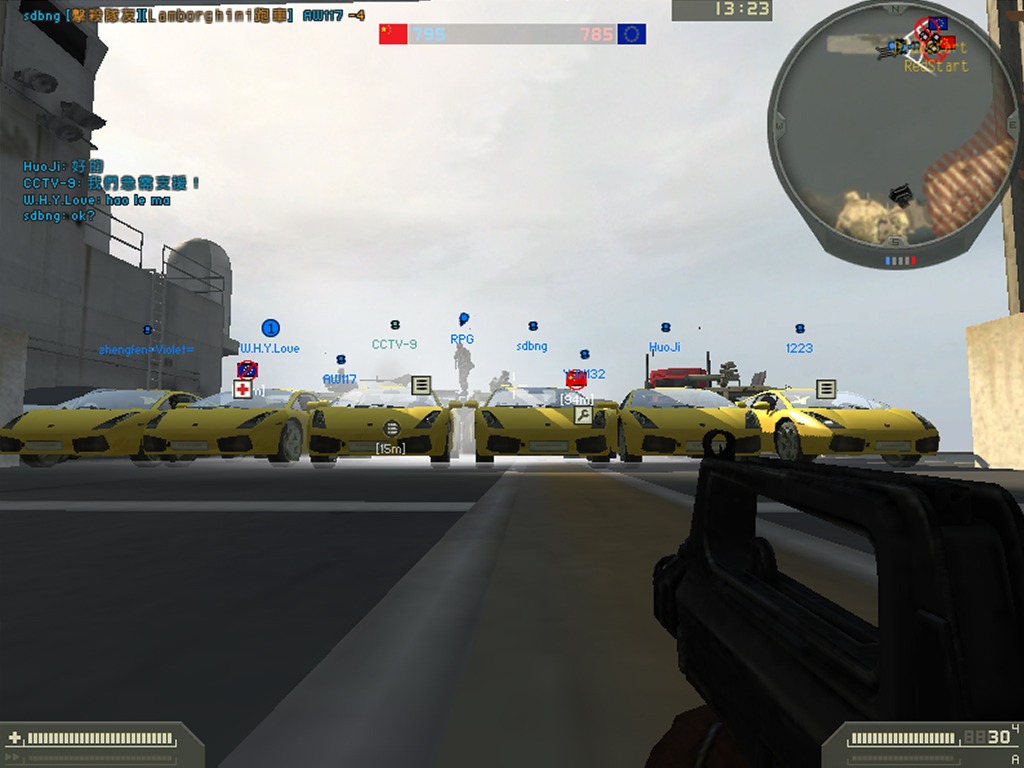This screenshot has width=1024, height=768.
Task: Click the CCTV-9 player name tag
Action: pos(394,344)
